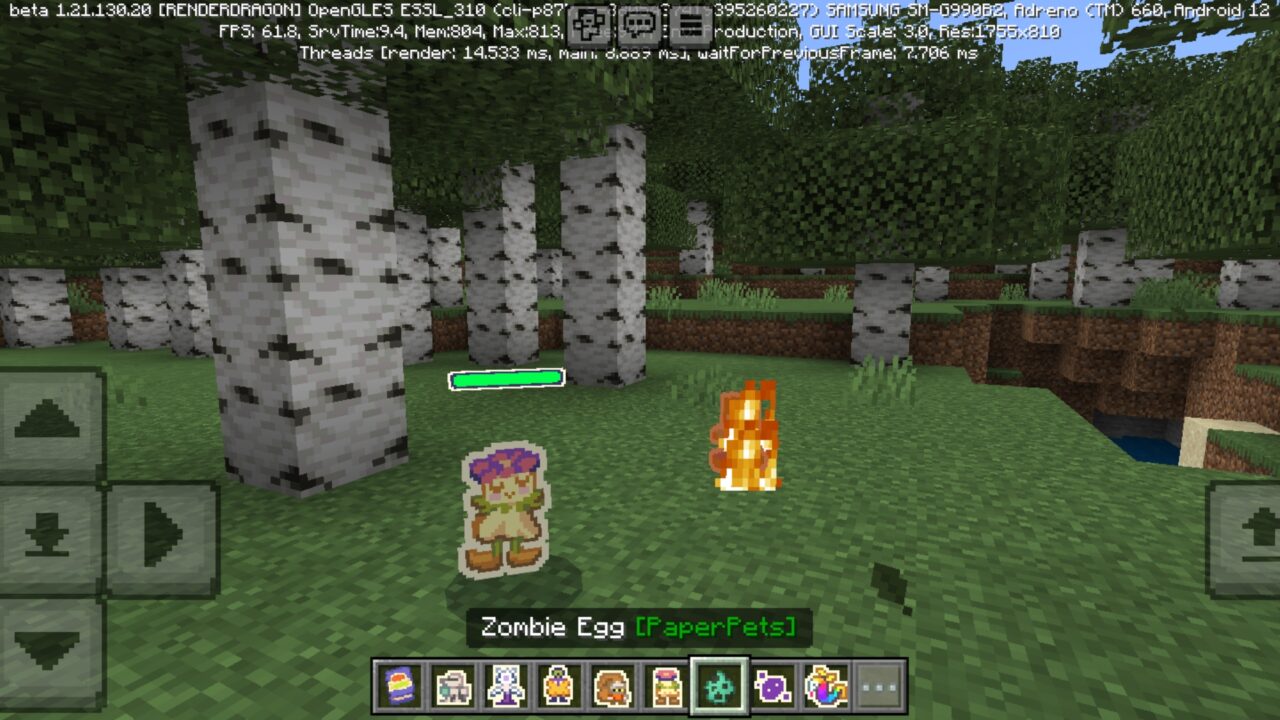Select the blue spawn egg in first hotbar slot
The height and width of the screenshot is (720, 1280).
399,688
